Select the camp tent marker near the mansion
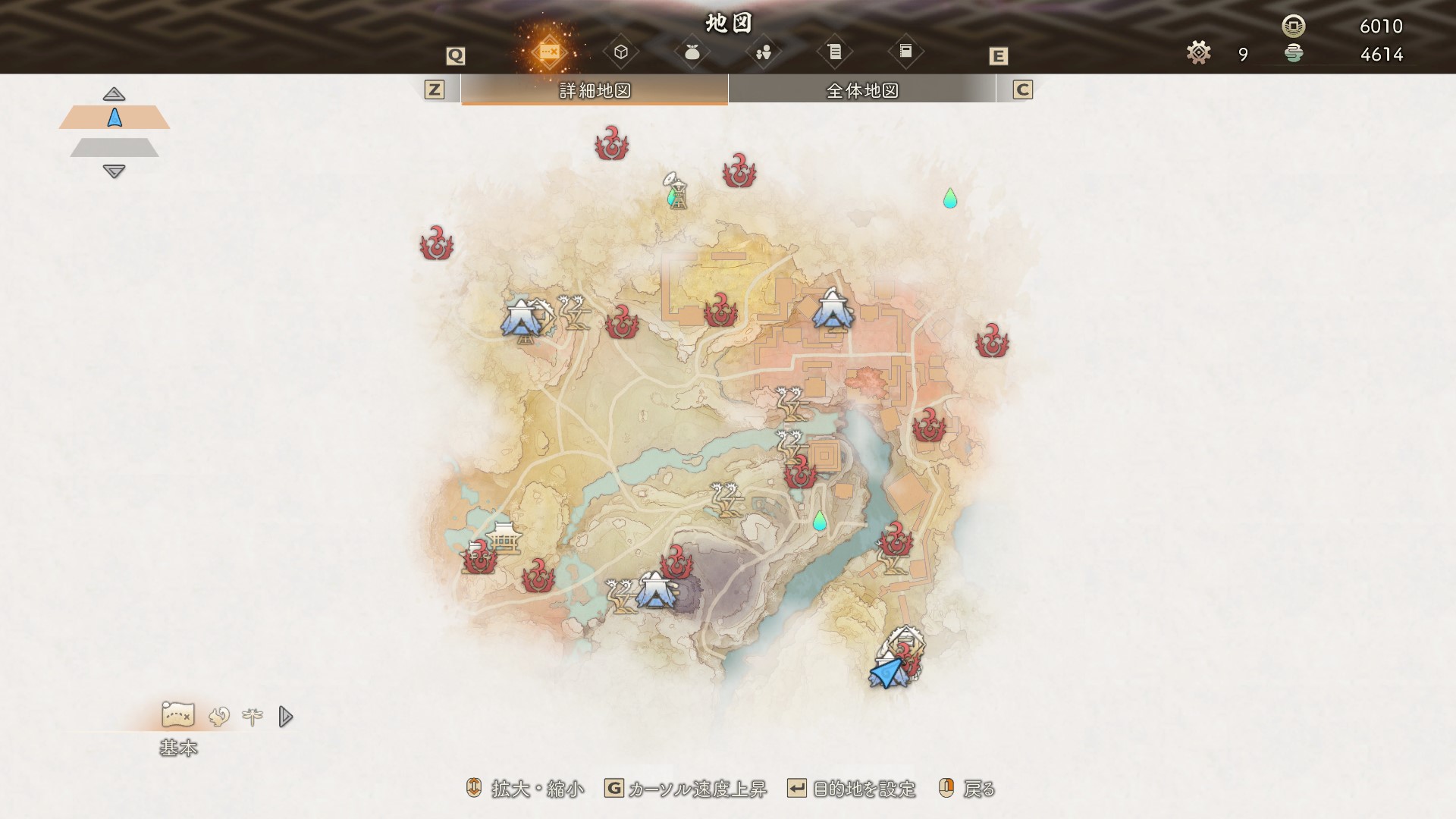The image size is (1456, 819). coord(833,310)
